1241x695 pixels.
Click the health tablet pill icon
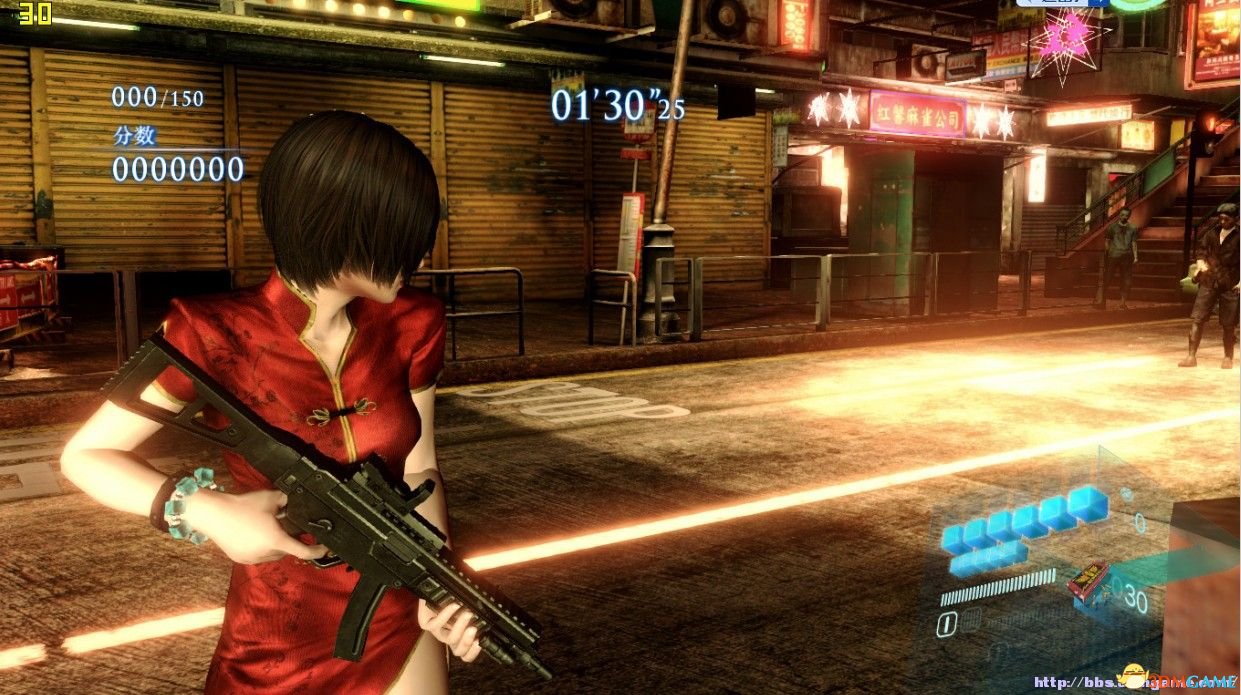click(1125, 494)
